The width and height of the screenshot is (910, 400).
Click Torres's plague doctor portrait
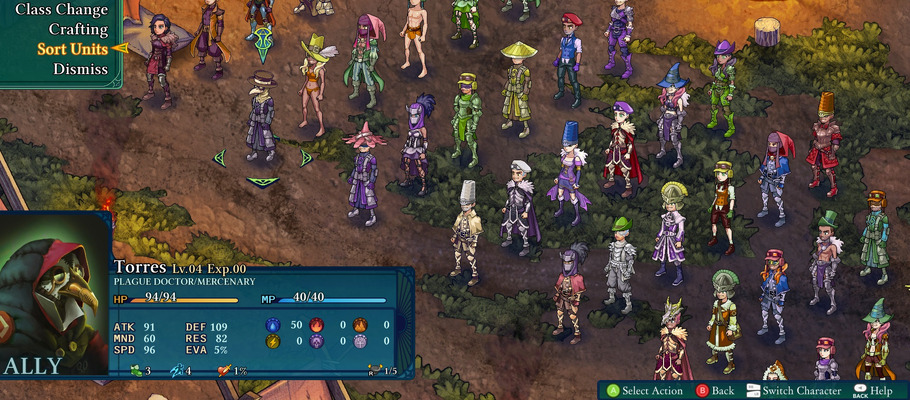[55, 297]
